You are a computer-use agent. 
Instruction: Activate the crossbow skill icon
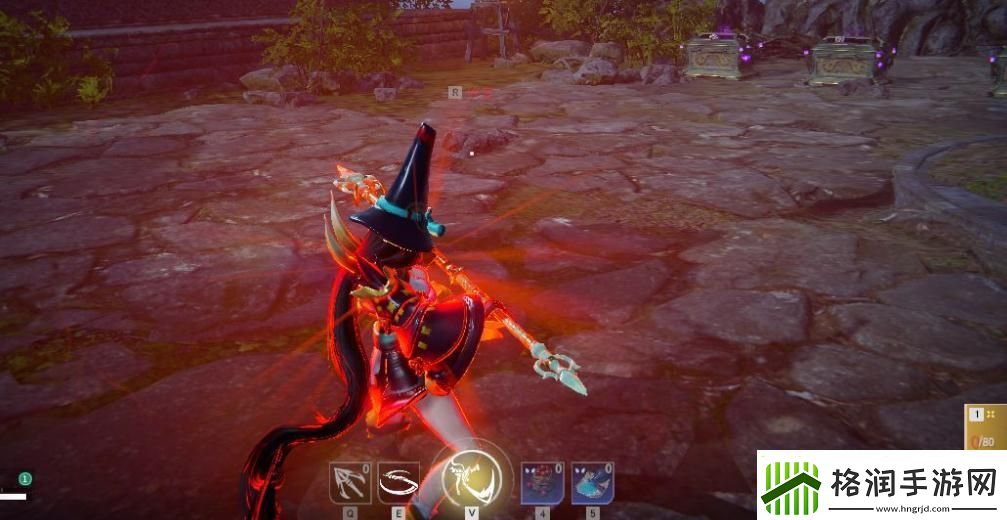coord(350,484)
